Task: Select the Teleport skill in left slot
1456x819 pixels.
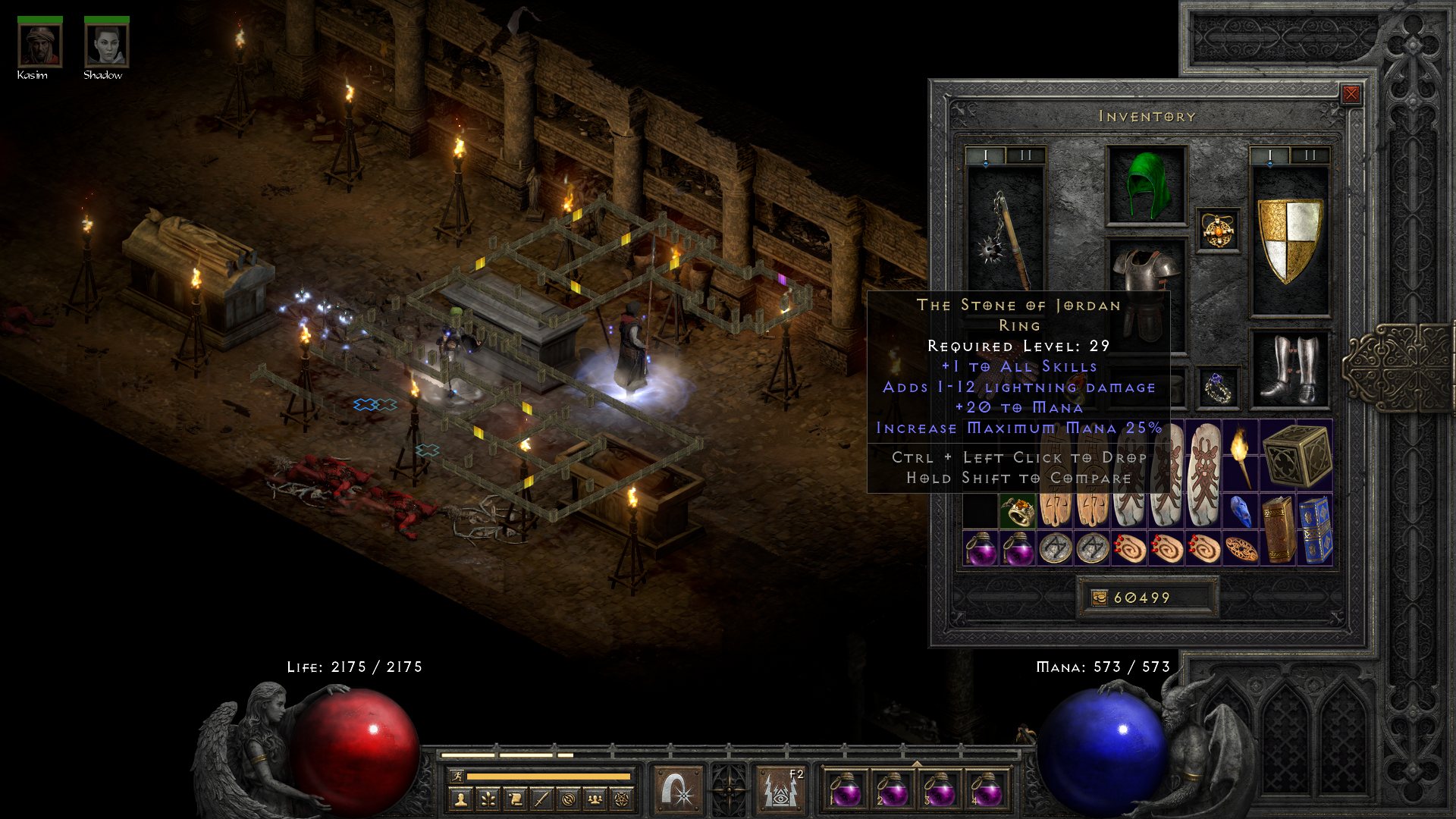Action: pyautogui.click(x=677, y=789)
